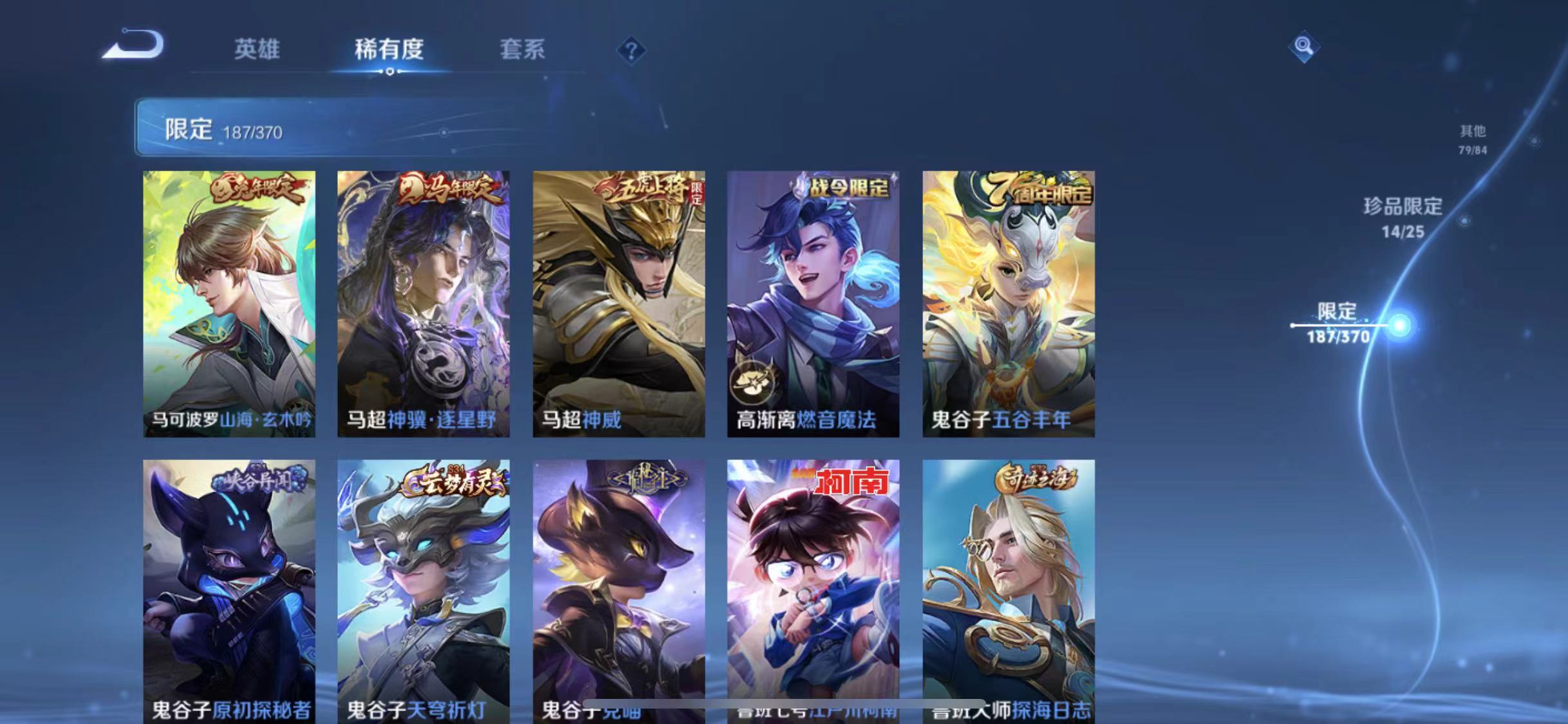Open the 鬼谷子五谷丰年 skin thumbnail
This screenshot has width=1568, height=724.
point(1008,302)
